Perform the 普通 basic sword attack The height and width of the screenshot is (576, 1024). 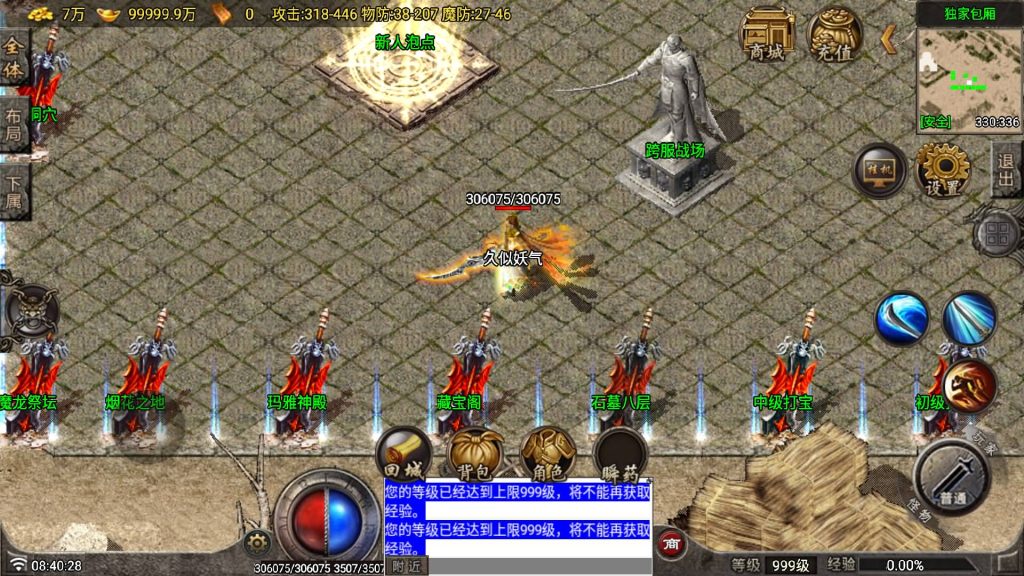point(951,476)
